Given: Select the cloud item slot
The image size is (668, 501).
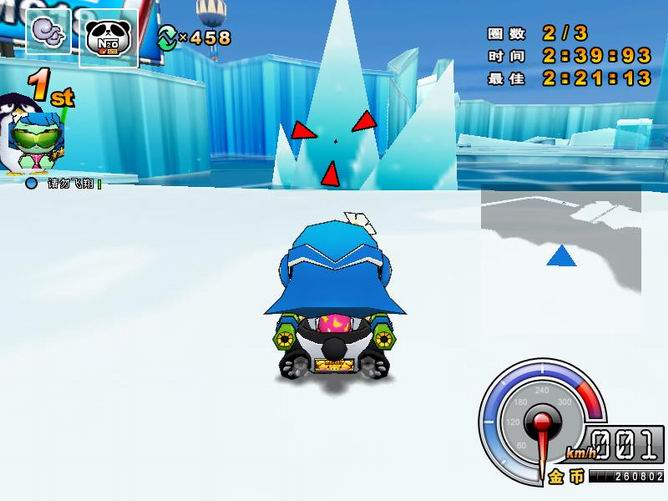Looking at the screenshot, I should pyautogui.click(x=48, y=33).
